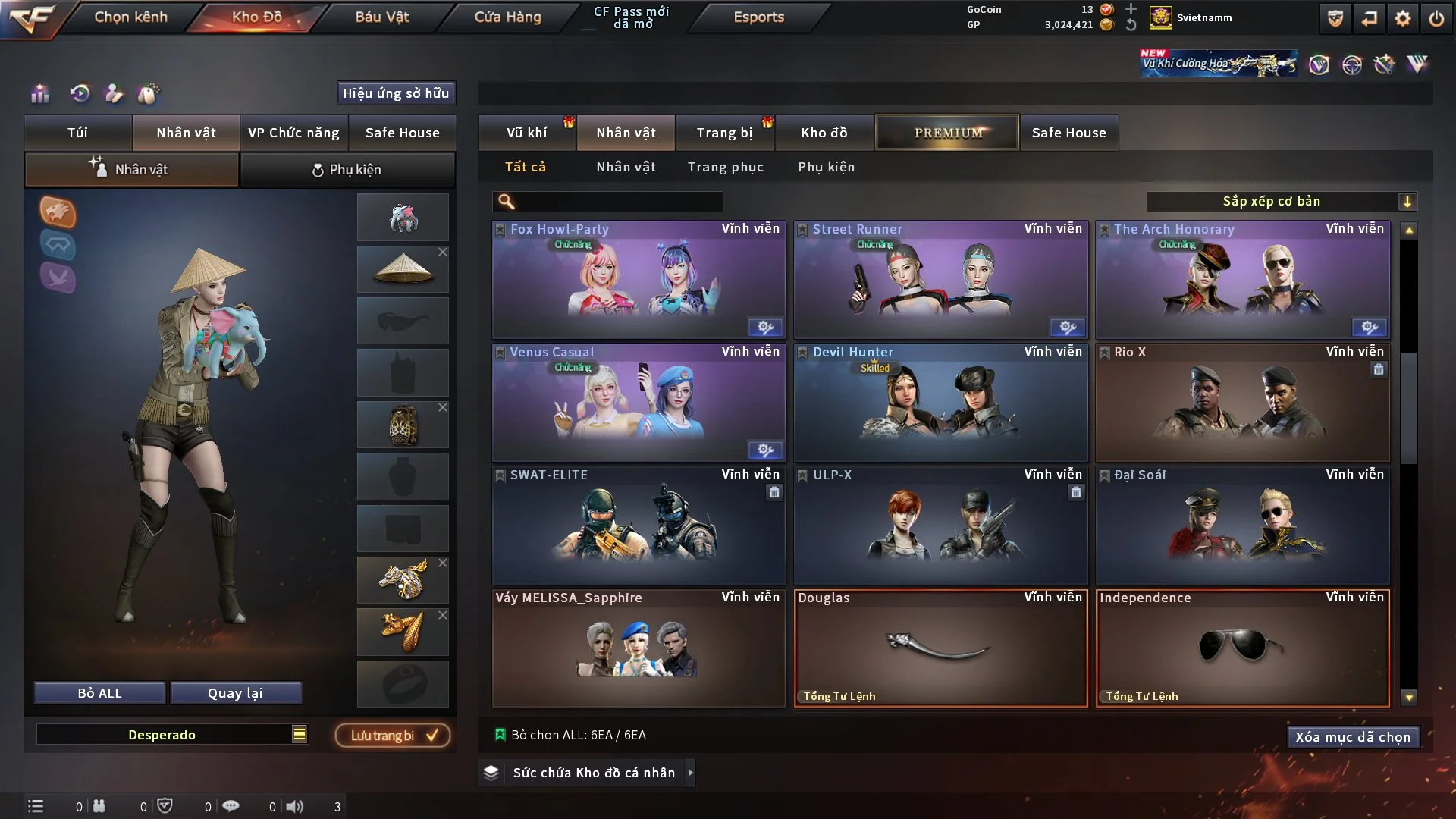
Task: Pick the SWAT-ELITE character card
Action: [639, 526]
